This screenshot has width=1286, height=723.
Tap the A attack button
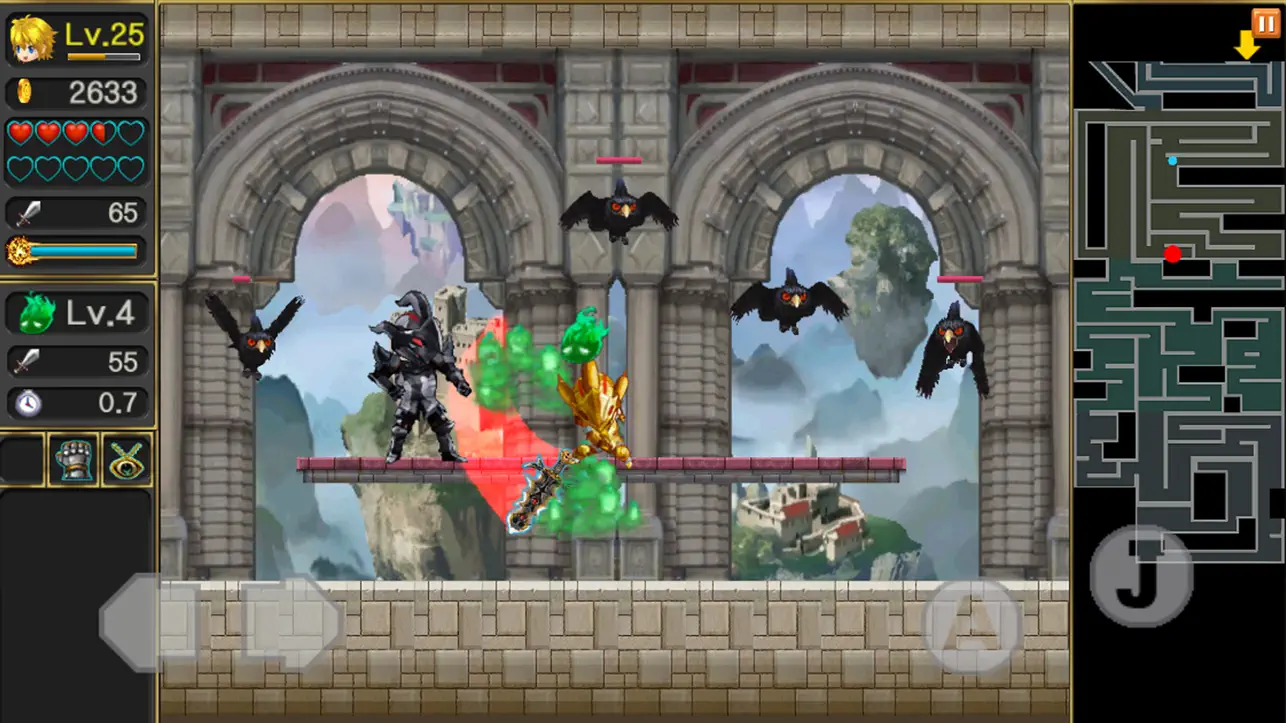pos(972,624)
